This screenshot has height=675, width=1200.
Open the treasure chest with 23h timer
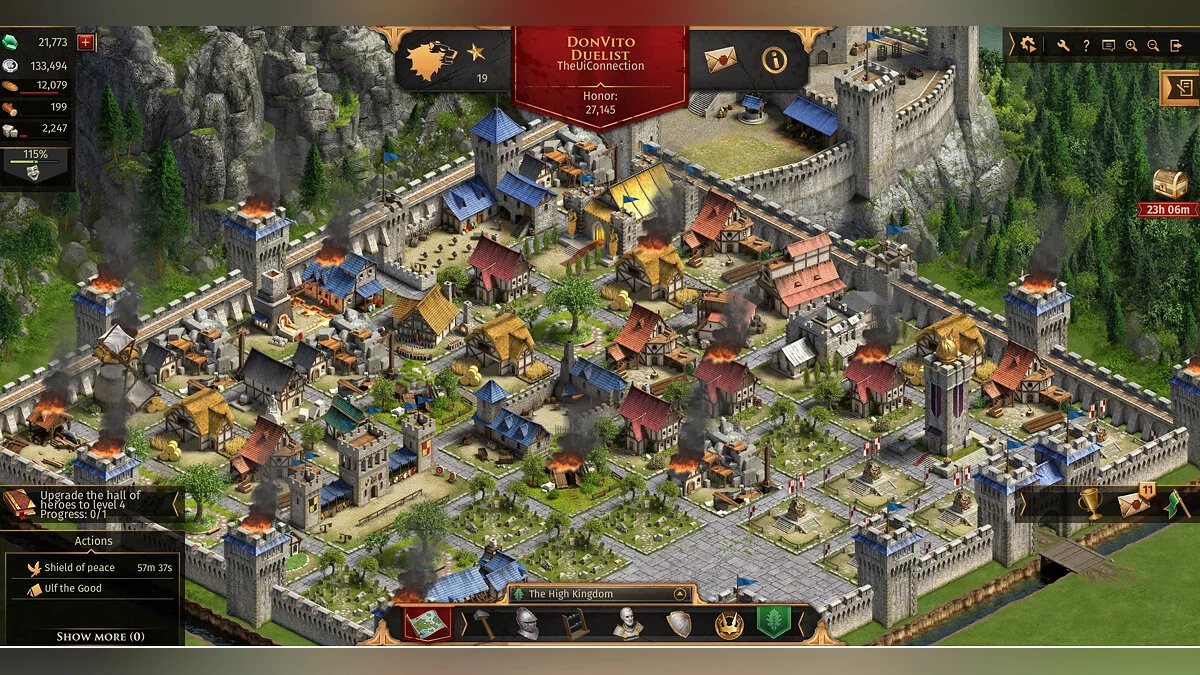pyautogui.click(x=1169, y=184)
